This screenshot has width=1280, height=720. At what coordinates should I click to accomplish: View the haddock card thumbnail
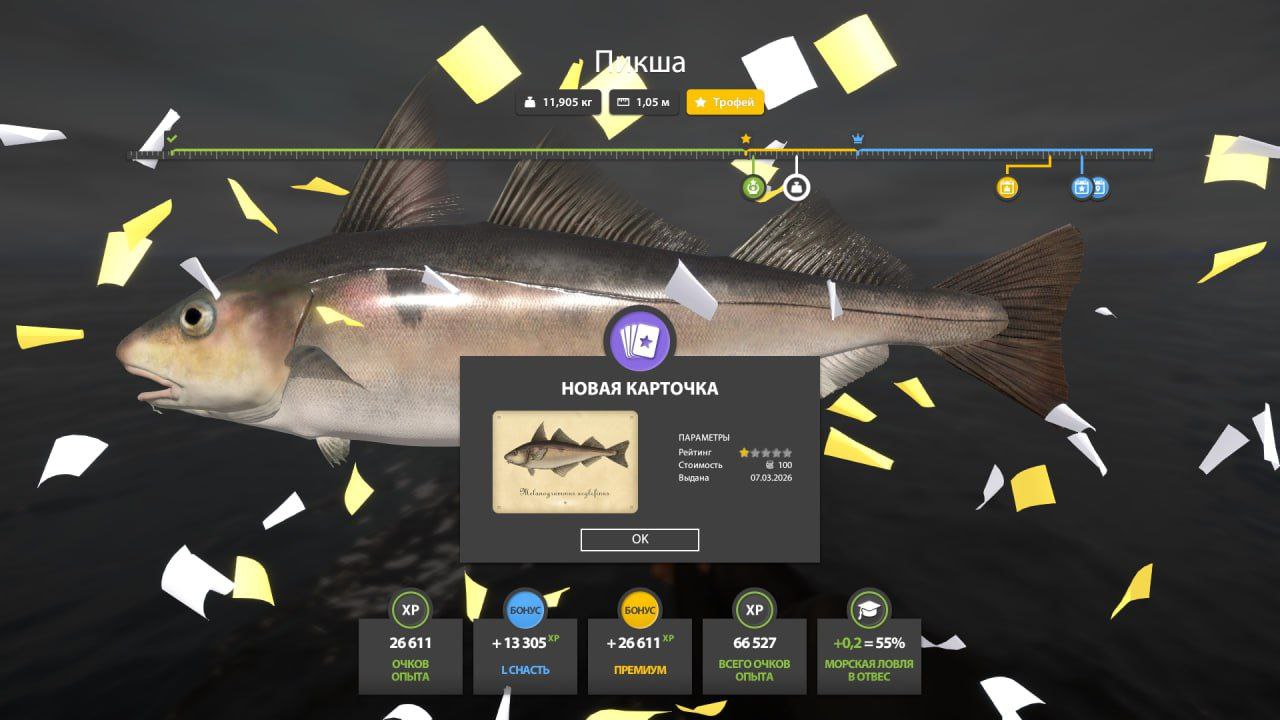[x=565, y=461]
